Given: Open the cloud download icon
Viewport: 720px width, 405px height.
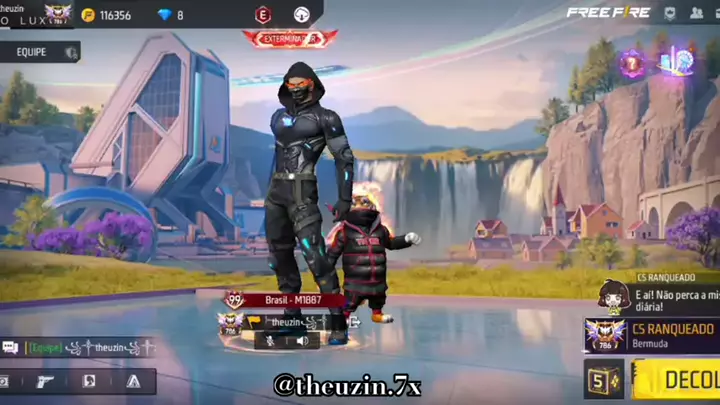Looking at the screenshot, I should [x=301, y=14].
